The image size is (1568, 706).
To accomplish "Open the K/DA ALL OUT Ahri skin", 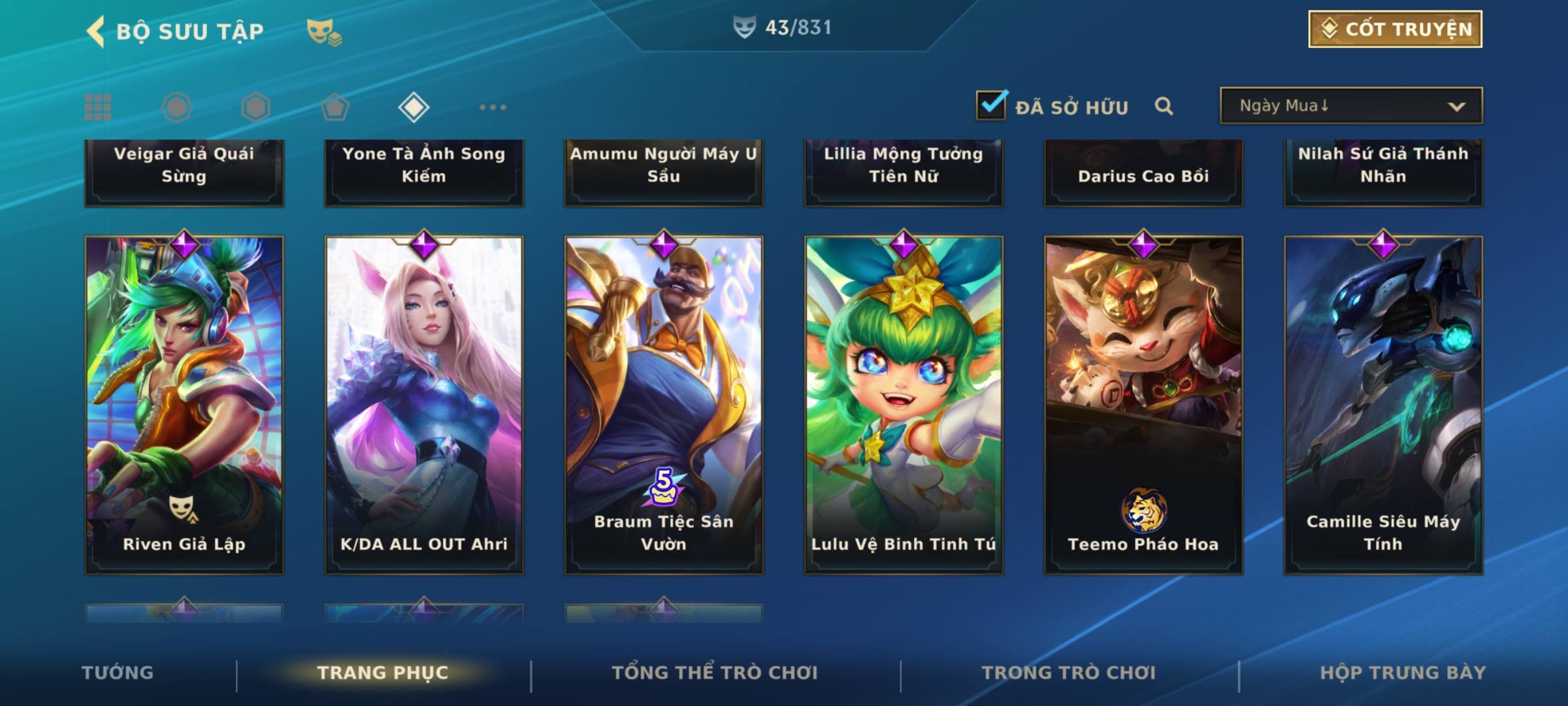I will (x=424, y=405).
